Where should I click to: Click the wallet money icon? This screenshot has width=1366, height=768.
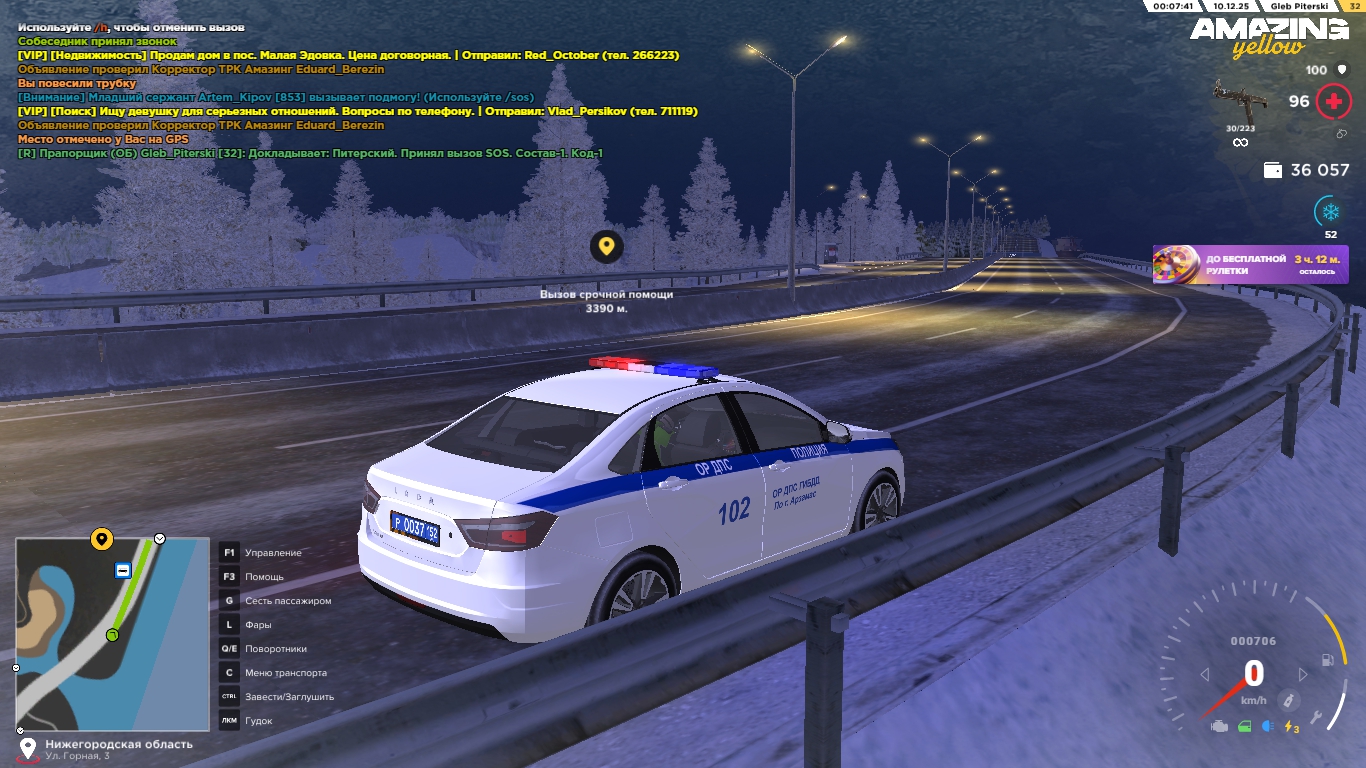pyautogui.click(x=1273, y=171)
